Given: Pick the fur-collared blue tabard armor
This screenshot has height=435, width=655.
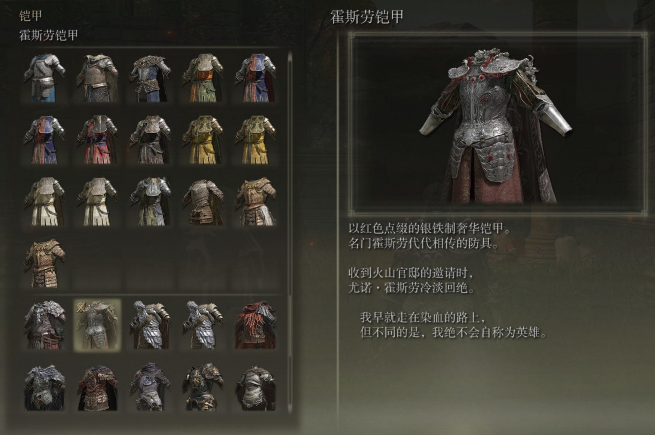Looking at the screenshot, I should coord(150,77).
